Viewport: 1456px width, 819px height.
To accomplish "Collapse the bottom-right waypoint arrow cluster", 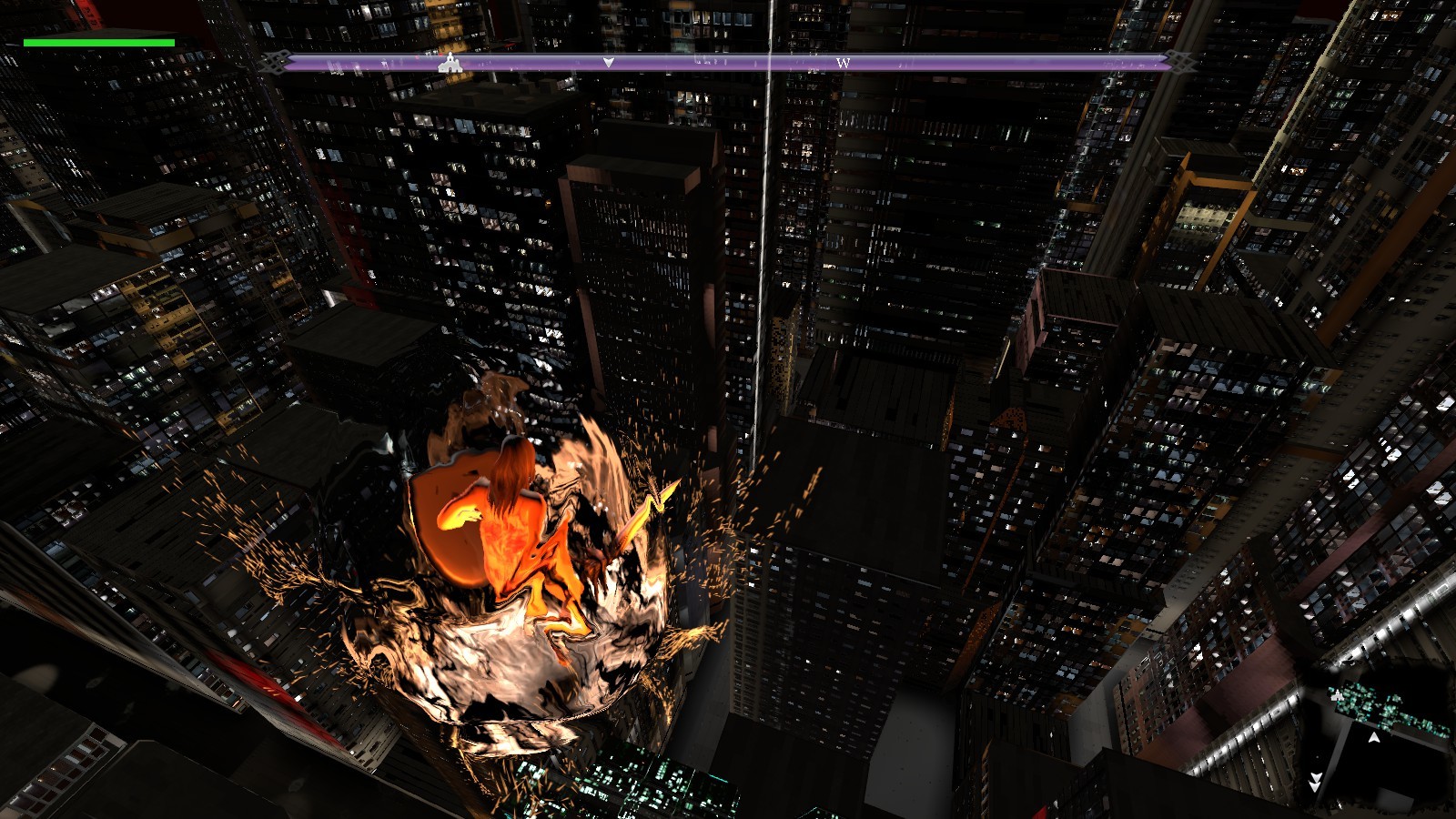I will 1317,783.
